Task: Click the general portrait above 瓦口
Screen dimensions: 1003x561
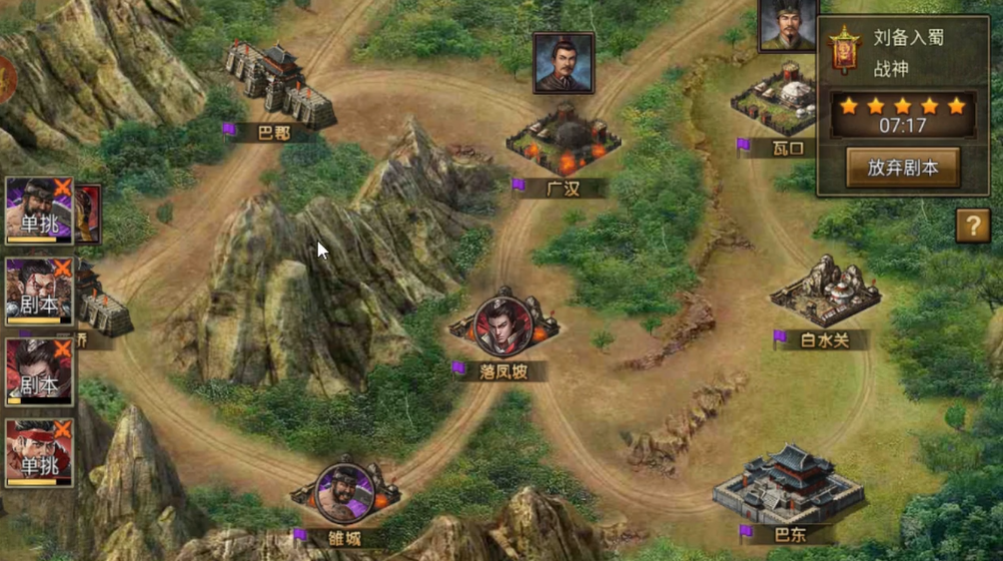Action: pos(788,25)
